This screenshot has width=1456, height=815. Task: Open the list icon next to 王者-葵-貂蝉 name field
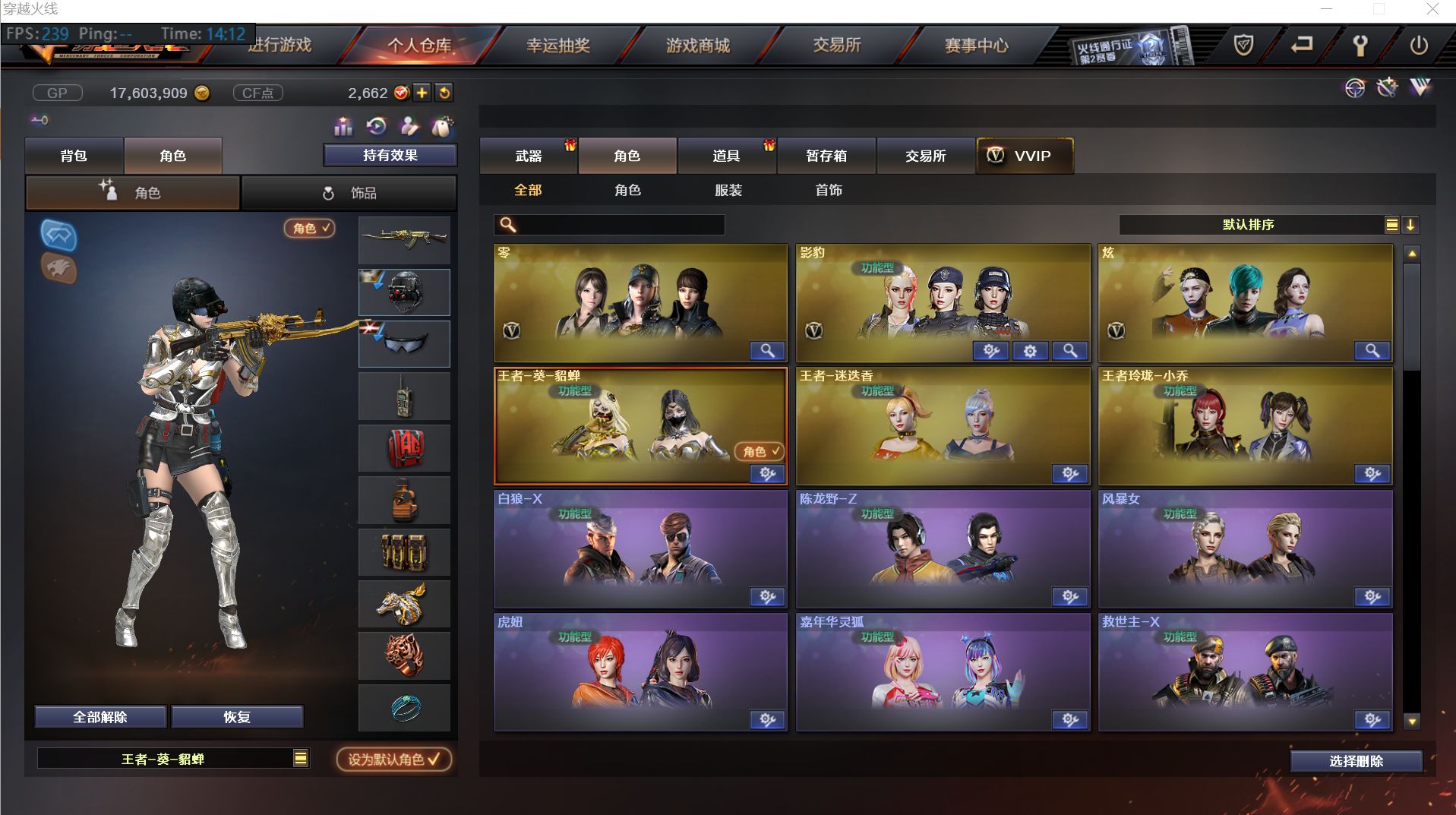coord(301,758)
